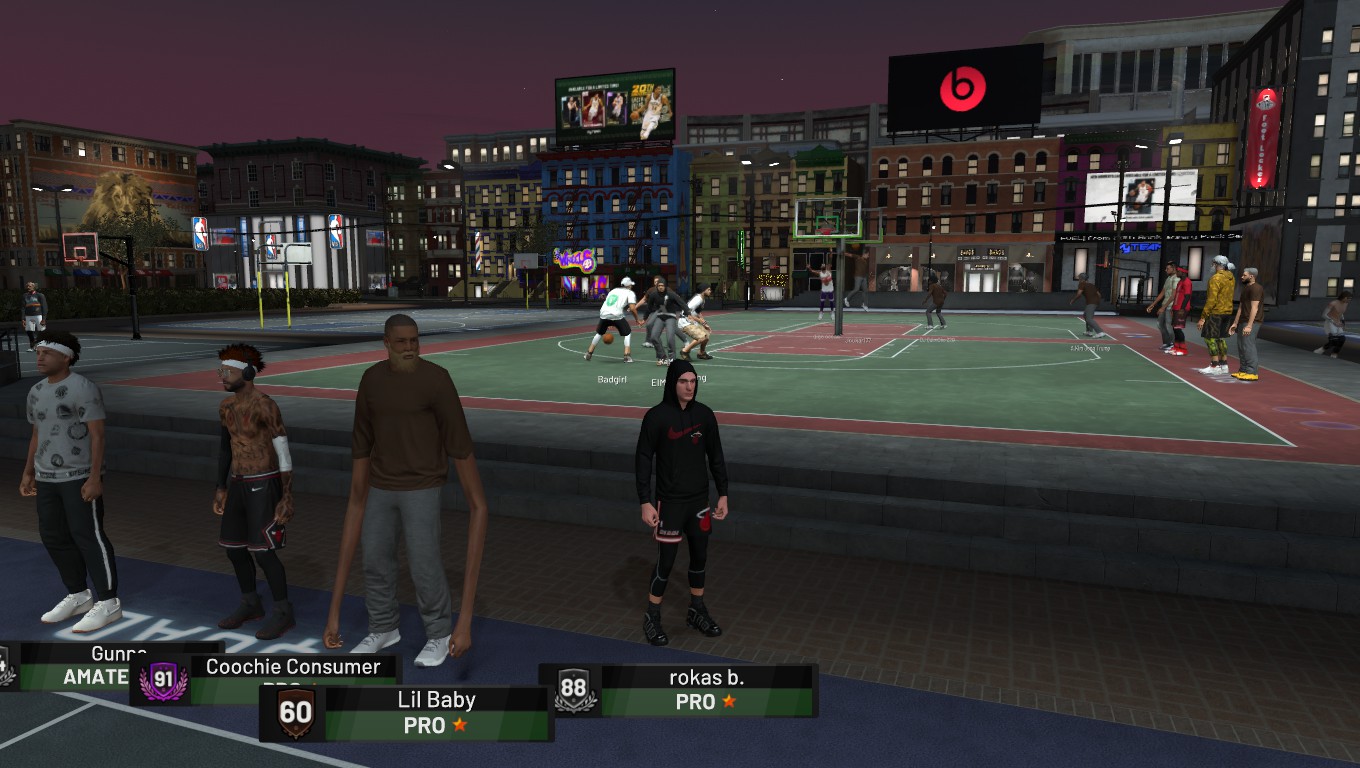Select the rokas b. player nameplate
Image resolution: width=1360 pixels, height=768 pixels.
pos(706,690)
